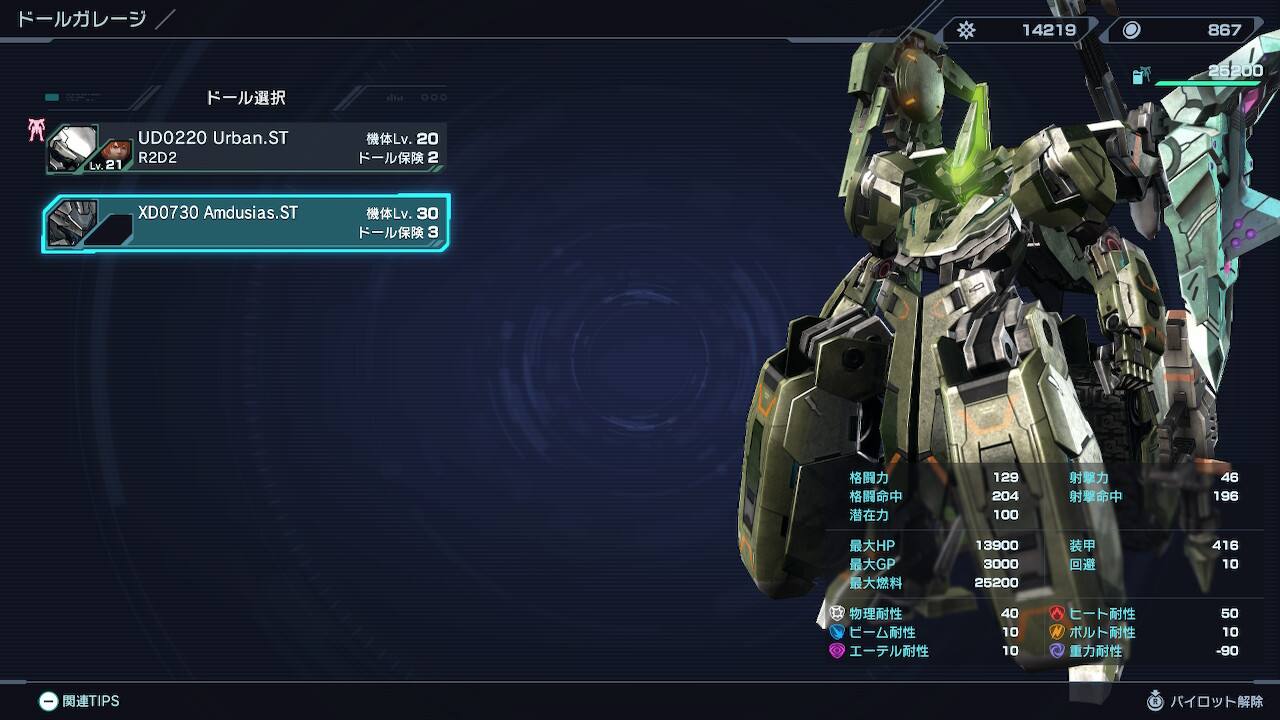This screenshot has height=720, width=1280.
Task: Open the 関連TIPS help option
Action: tap(80, 701)
